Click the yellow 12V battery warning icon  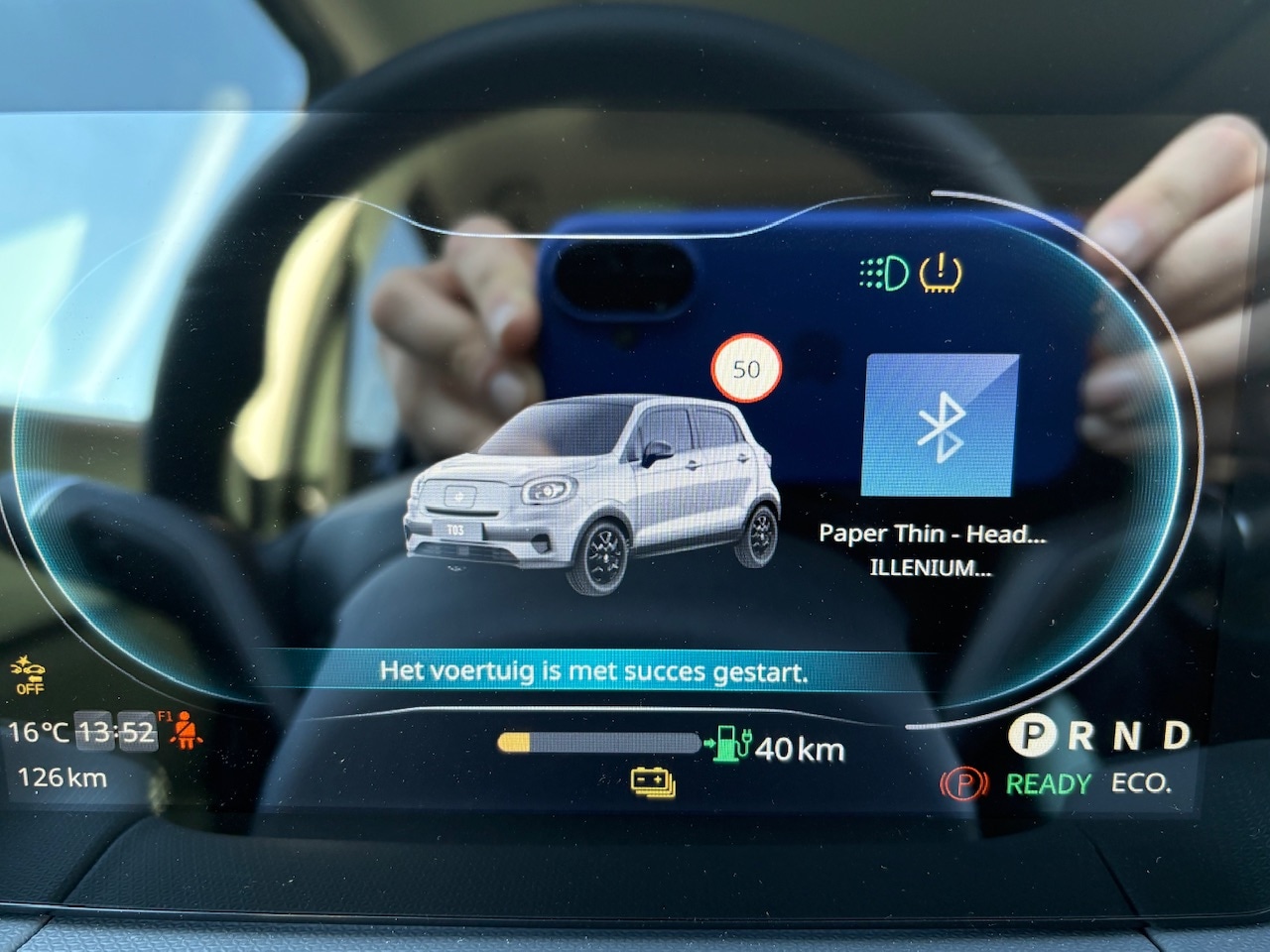(653, 783)
